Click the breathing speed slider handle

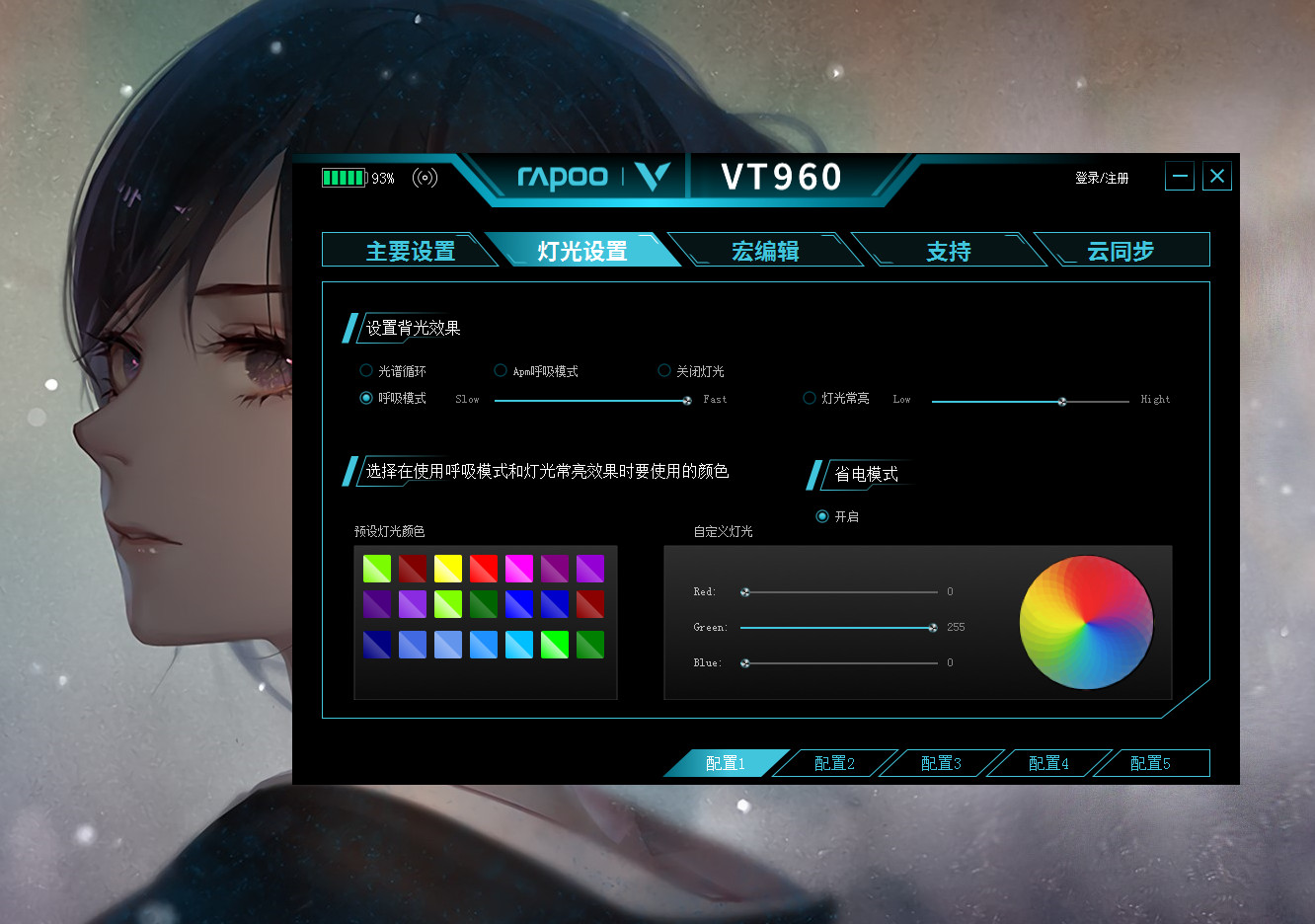point(688,400)
